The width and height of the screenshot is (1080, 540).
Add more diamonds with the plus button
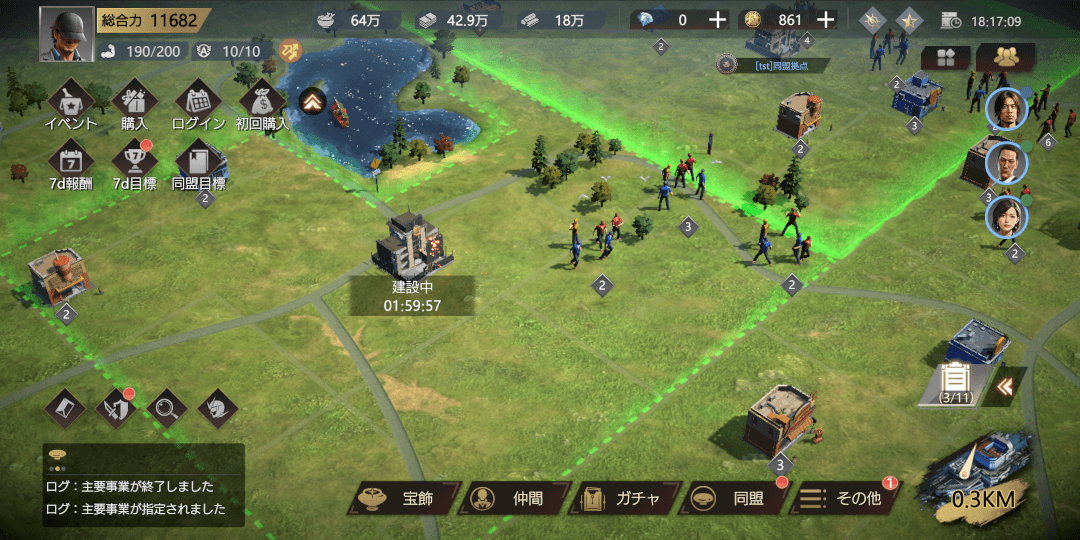coord(717,20)
